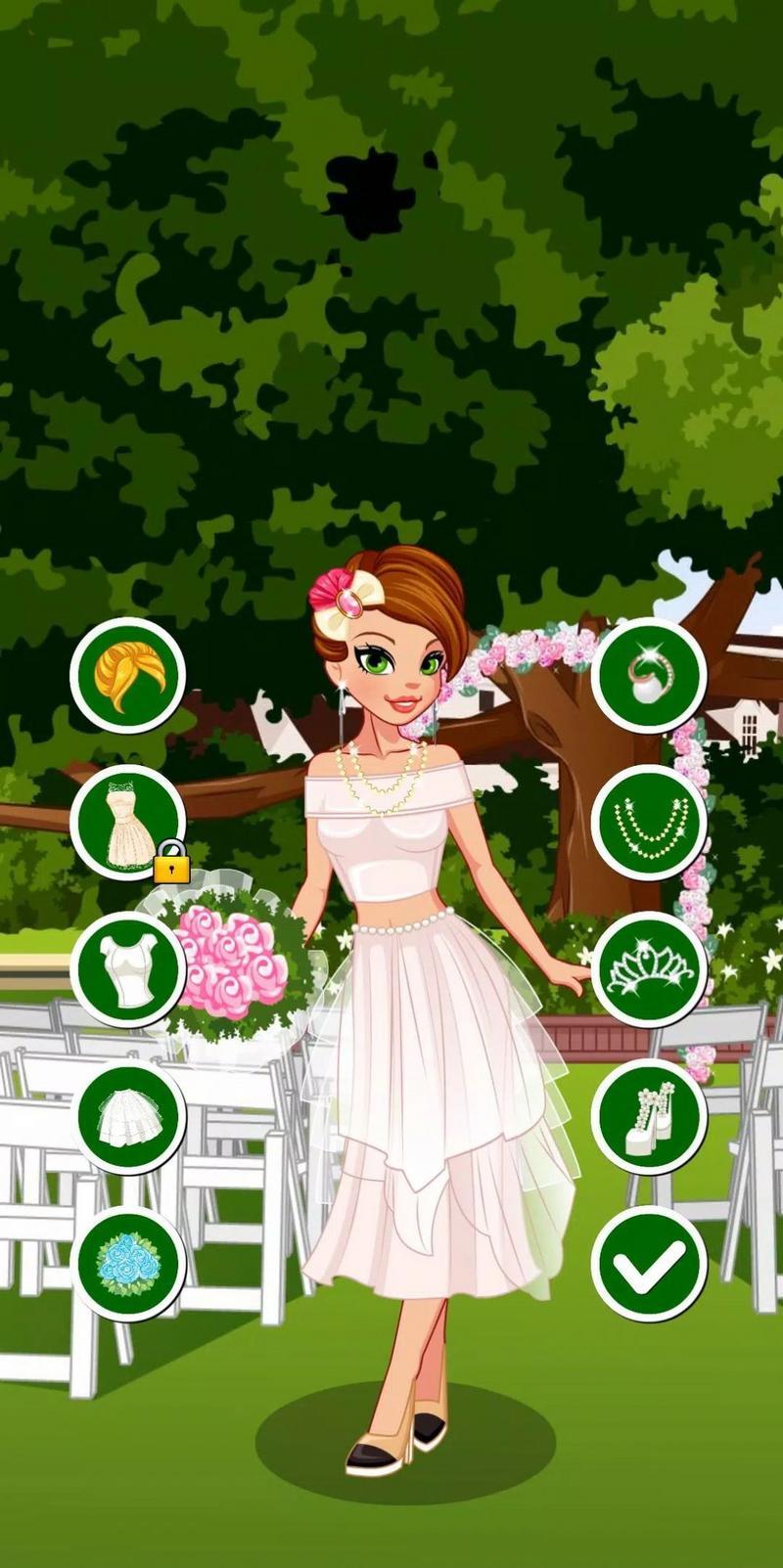This screenshot has height=1568, width=783.
Task: Select the tiara crown category
Action: pos(649,968)
